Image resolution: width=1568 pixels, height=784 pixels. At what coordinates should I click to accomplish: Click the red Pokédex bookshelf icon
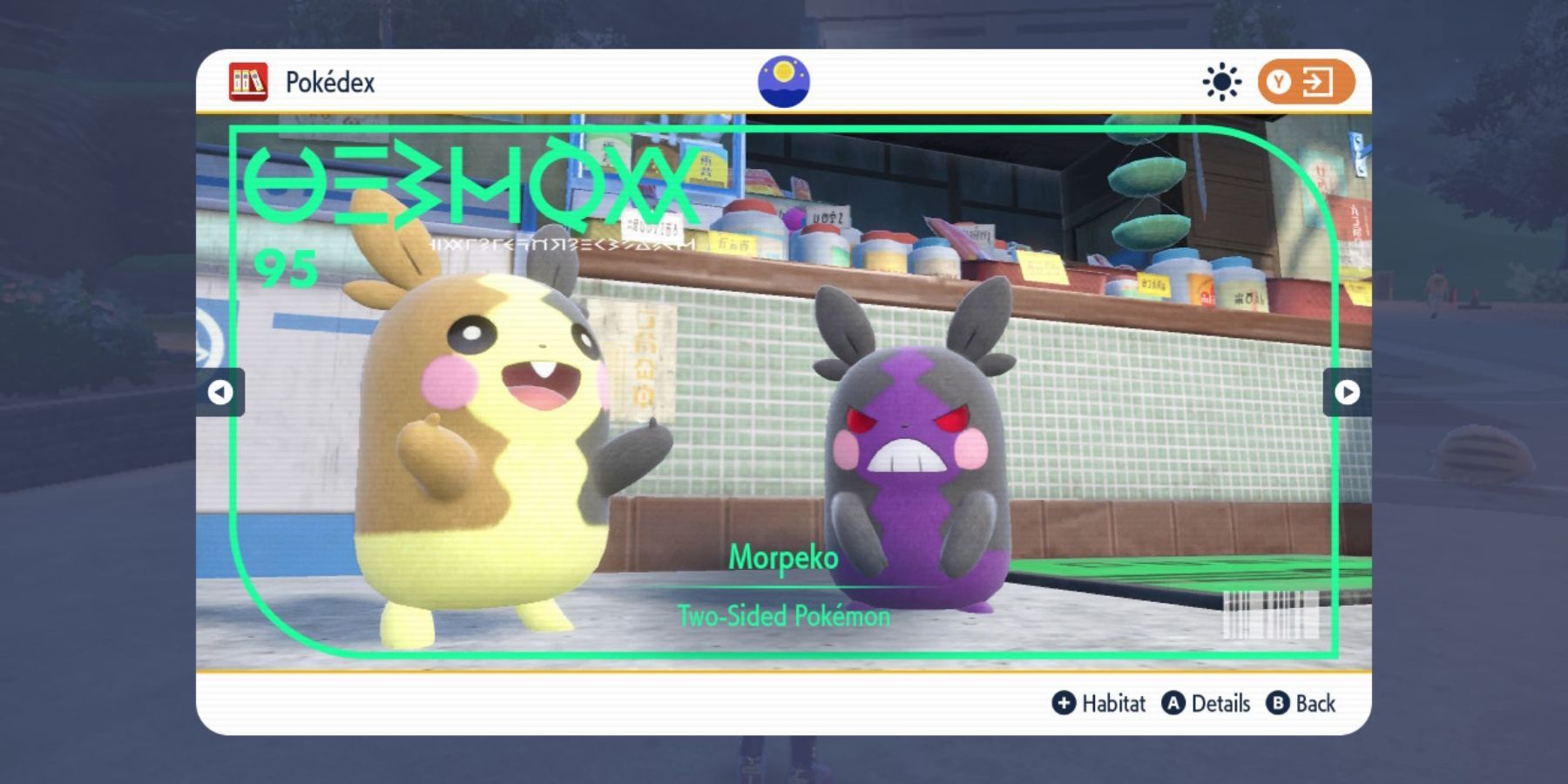[248, 83]
